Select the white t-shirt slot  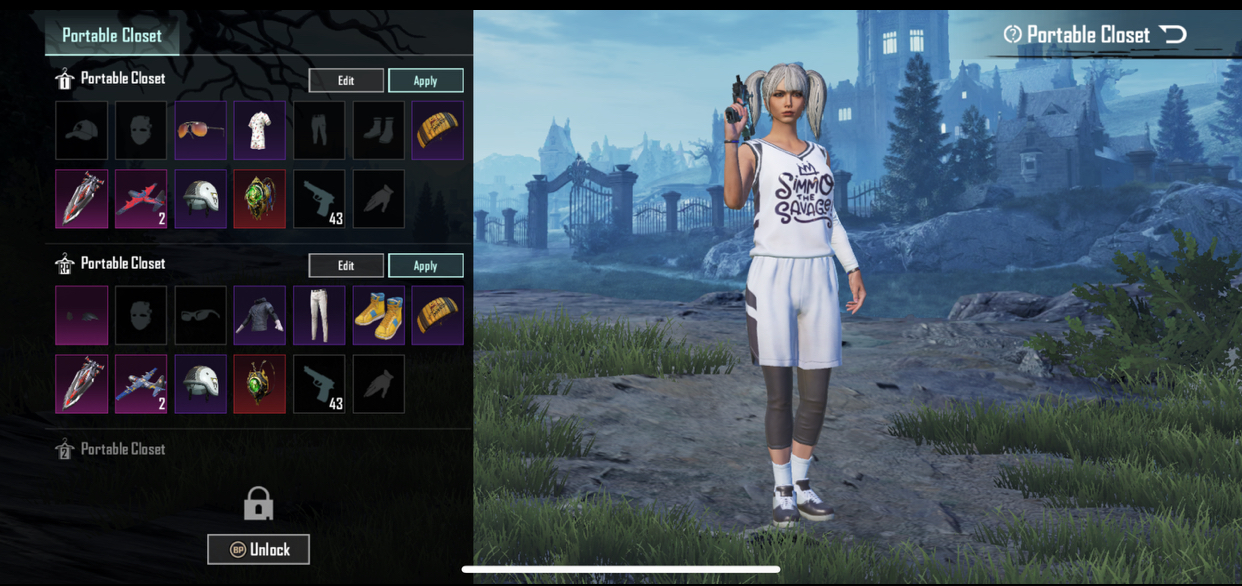[x=259, y=130]
